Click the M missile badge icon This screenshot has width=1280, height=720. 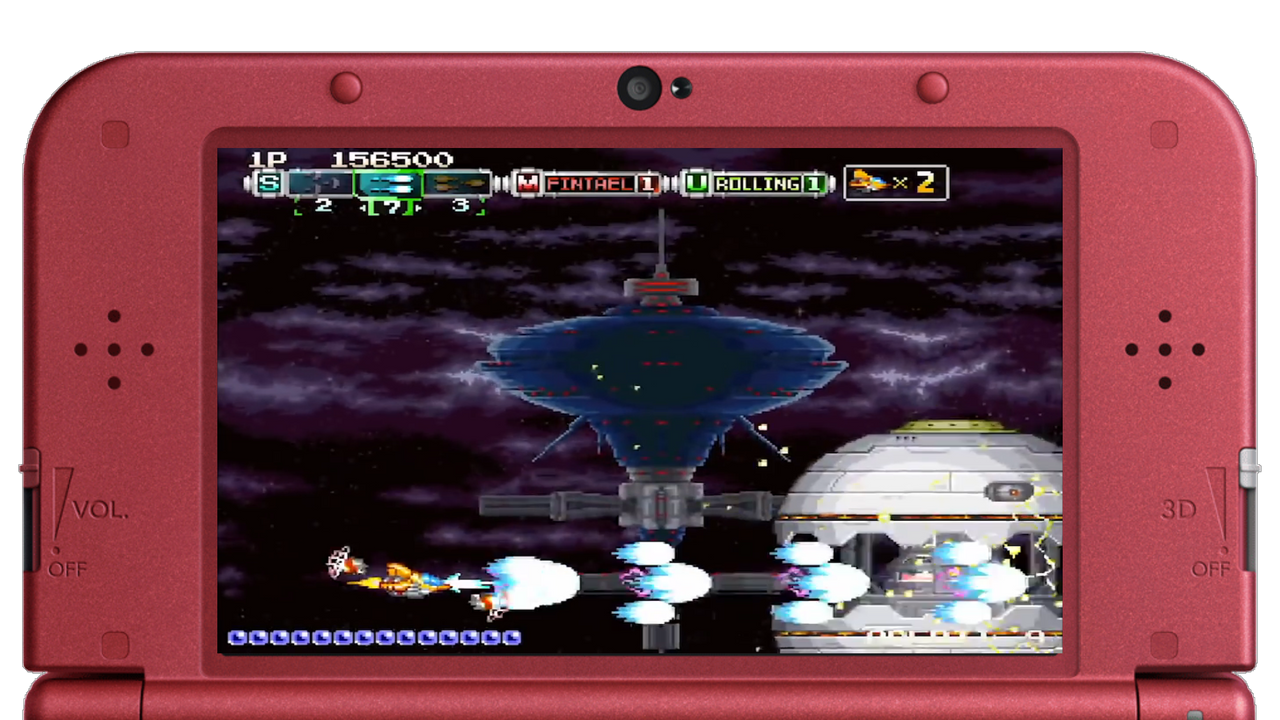[x=527, y=184]
